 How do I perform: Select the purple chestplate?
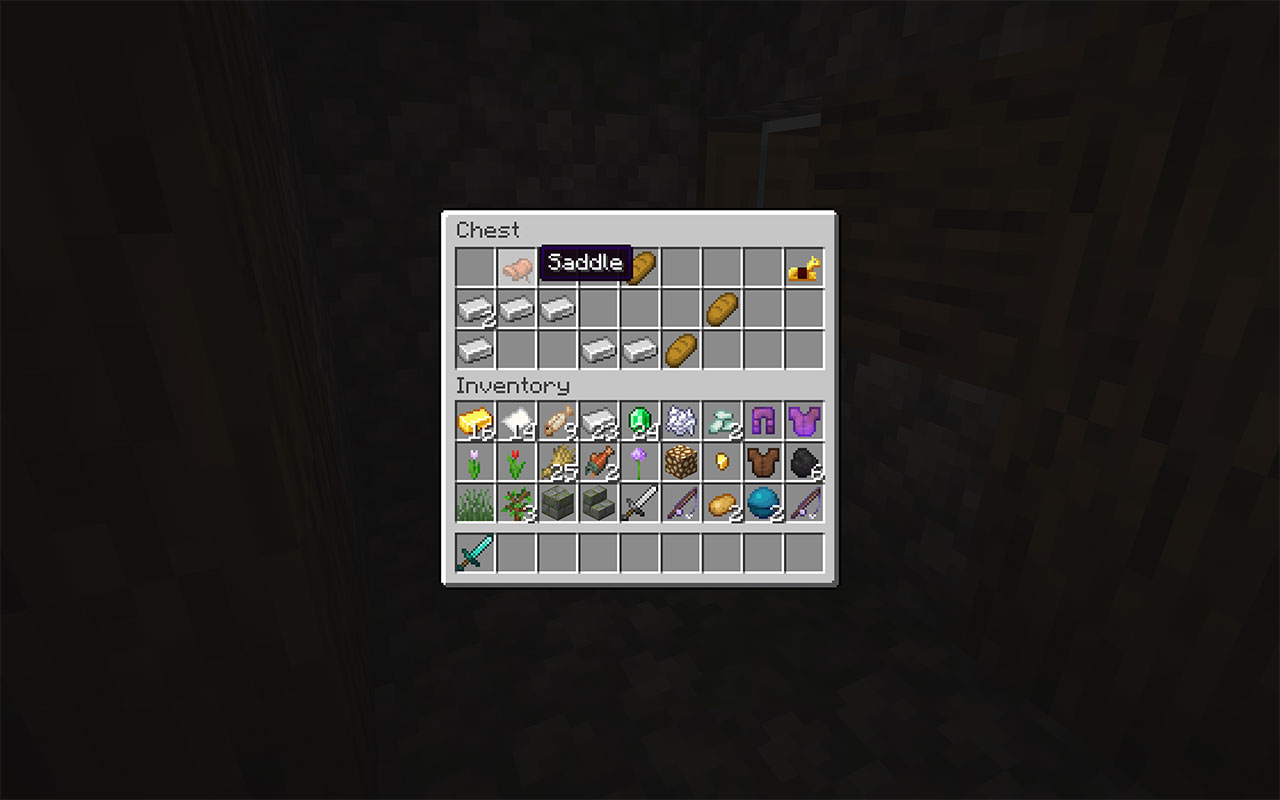[x=803, y=421]
